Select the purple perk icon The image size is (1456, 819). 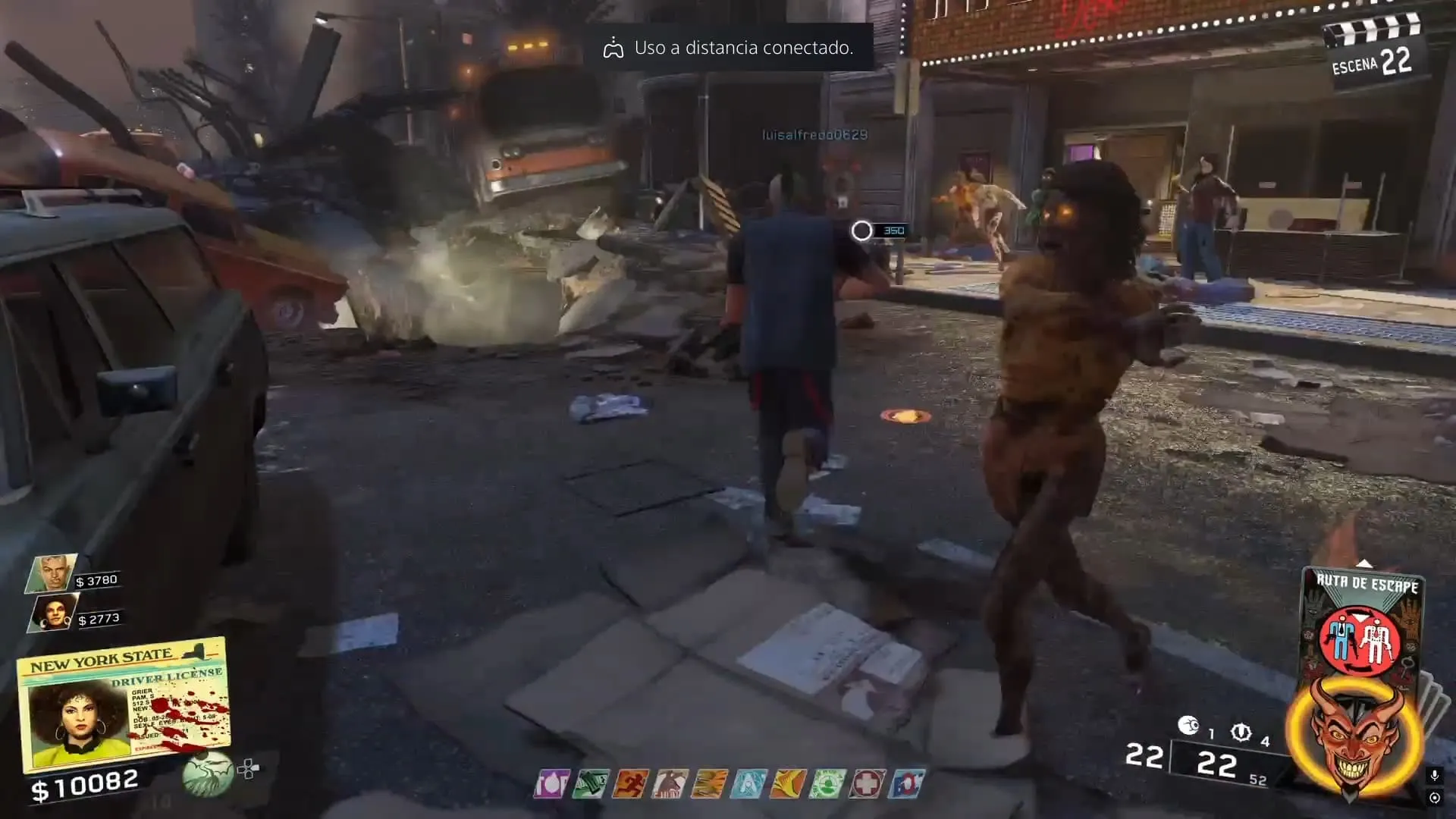coord(551,784)
